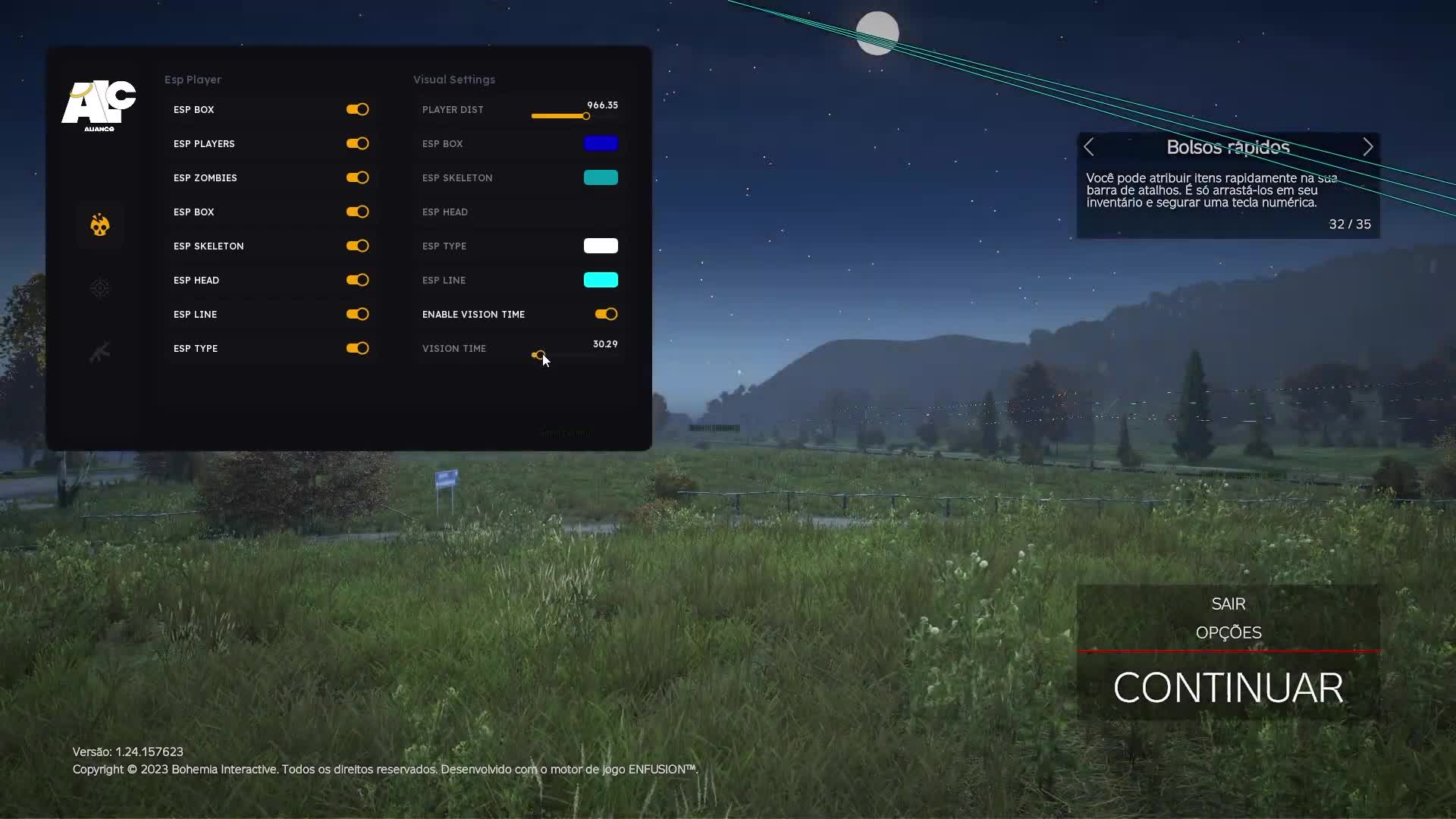Choose SAIR to exit the game
The image size is (1456, 819).
[x=1228, y=604]
